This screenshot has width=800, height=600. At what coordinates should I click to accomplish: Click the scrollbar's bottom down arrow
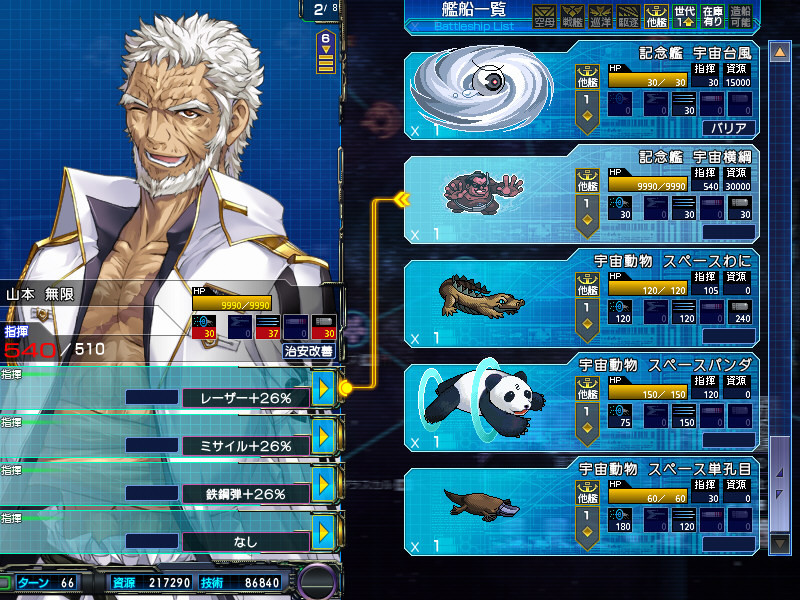(x=779, y=542)
